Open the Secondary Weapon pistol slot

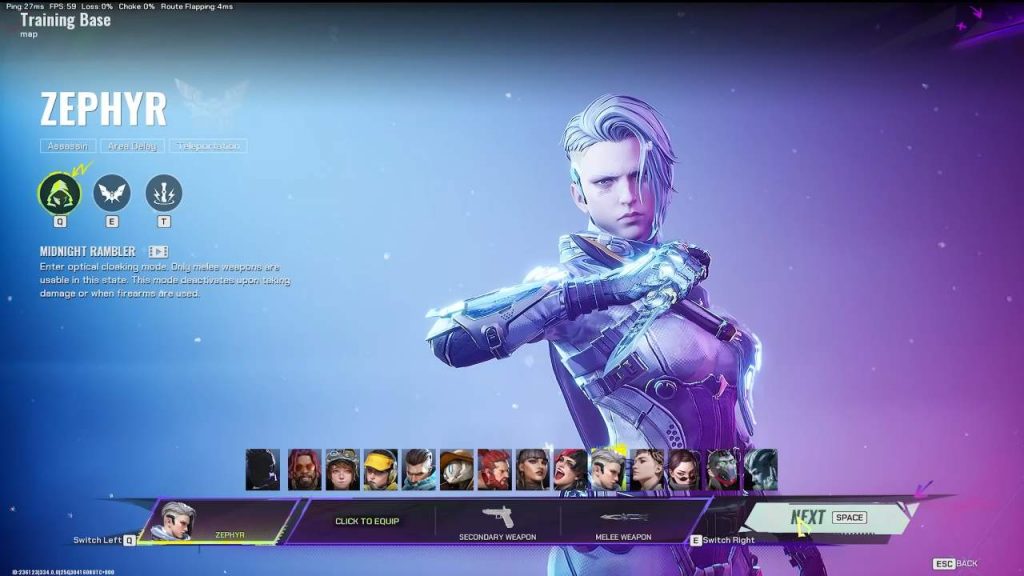coord(497,521)
